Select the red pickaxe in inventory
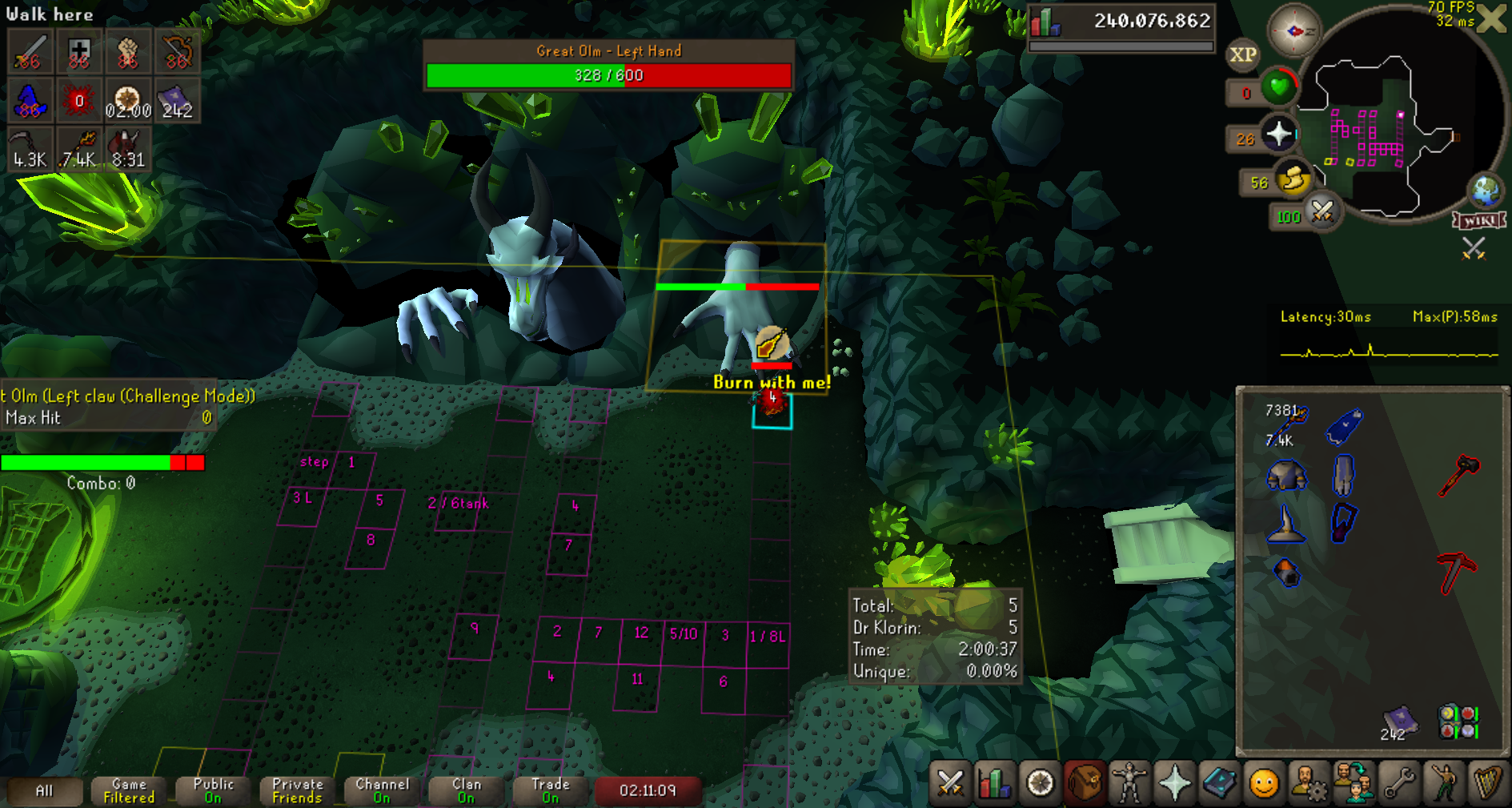Image resolution: width=1512 pixels, height=808 pixels. [x=1457, y=573]
